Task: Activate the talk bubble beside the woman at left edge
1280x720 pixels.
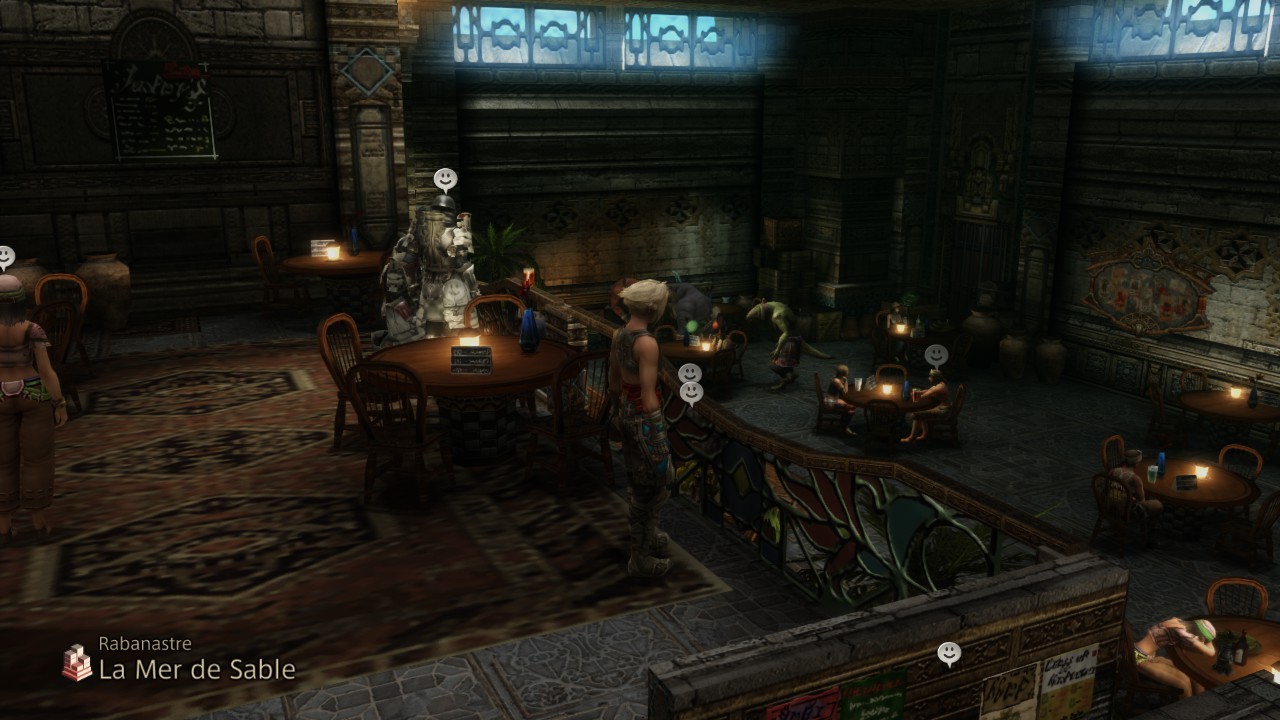Action: pos(5,257)
